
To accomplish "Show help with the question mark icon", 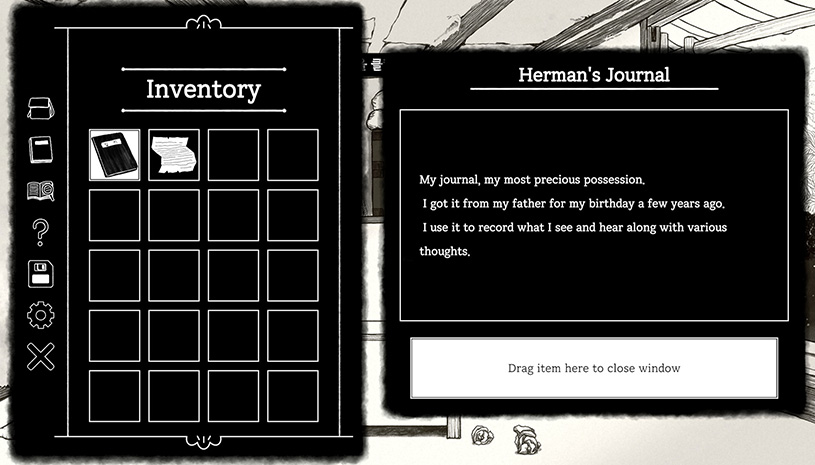I will (40, 232).
